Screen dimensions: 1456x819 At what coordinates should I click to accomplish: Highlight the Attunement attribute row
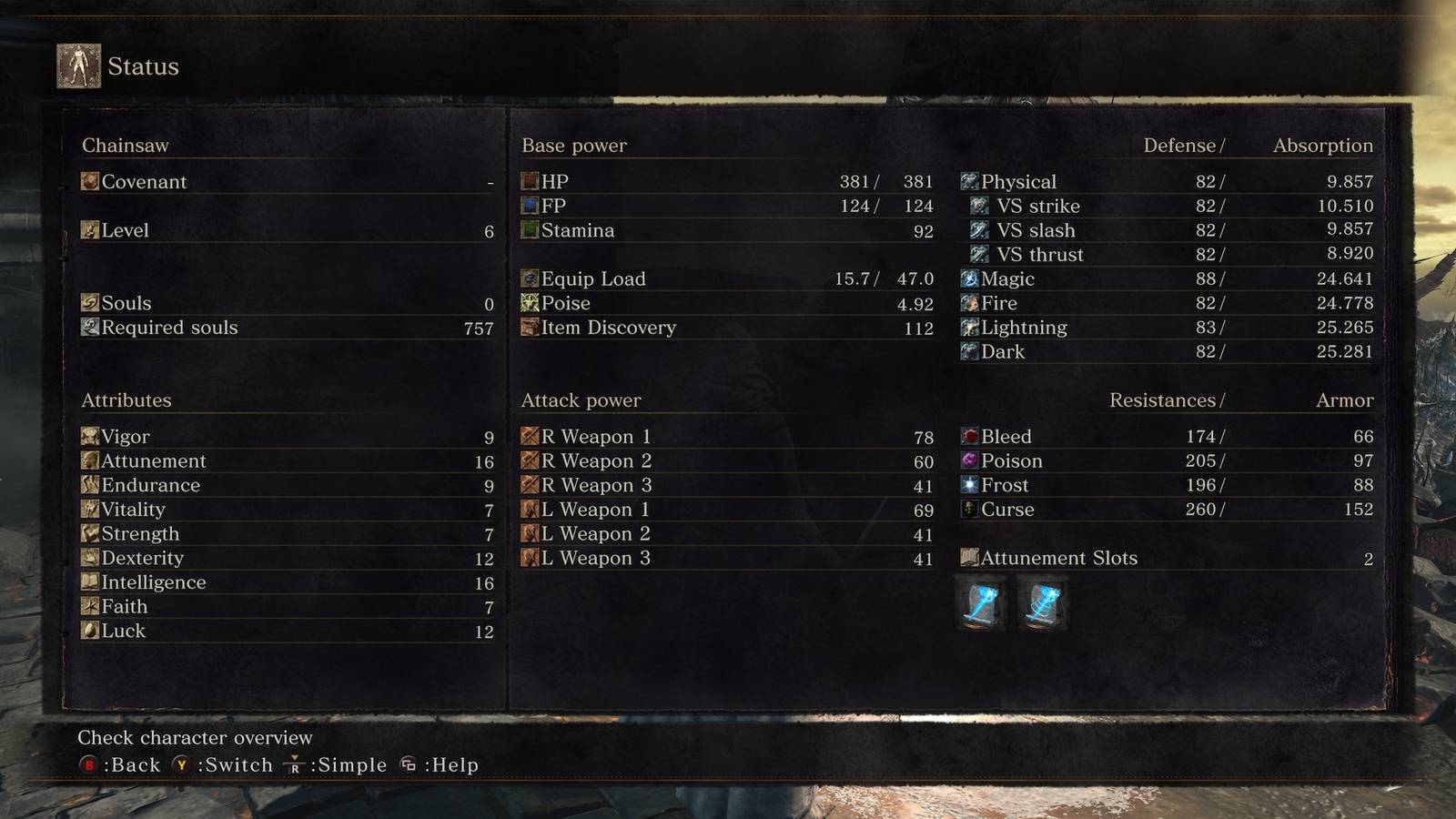point(287,461)
